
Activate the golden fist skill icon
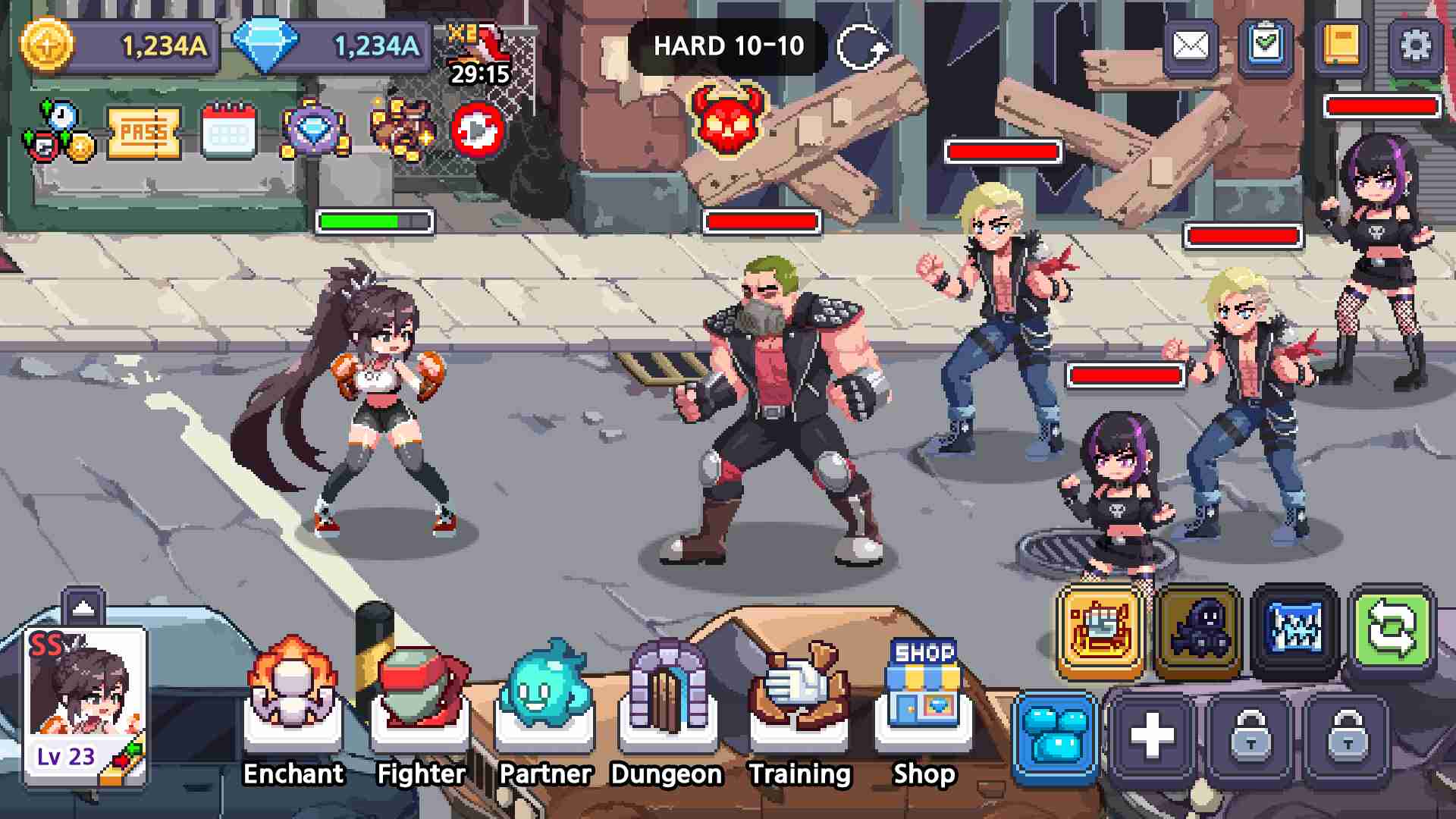(x=1101, y=631)
